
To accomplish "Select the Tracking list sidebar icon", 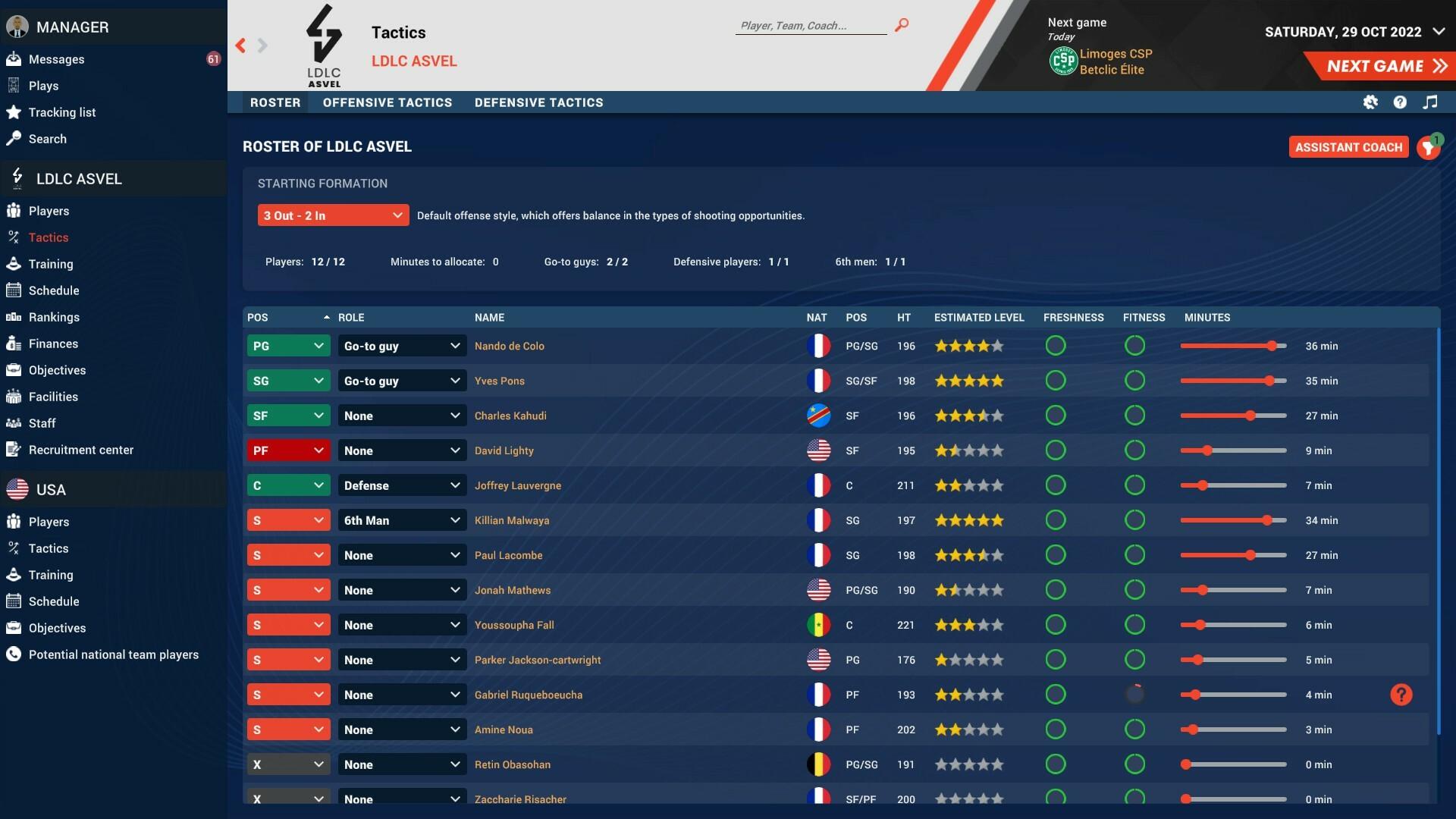I will pyautogui.click(x=61, y=112).
